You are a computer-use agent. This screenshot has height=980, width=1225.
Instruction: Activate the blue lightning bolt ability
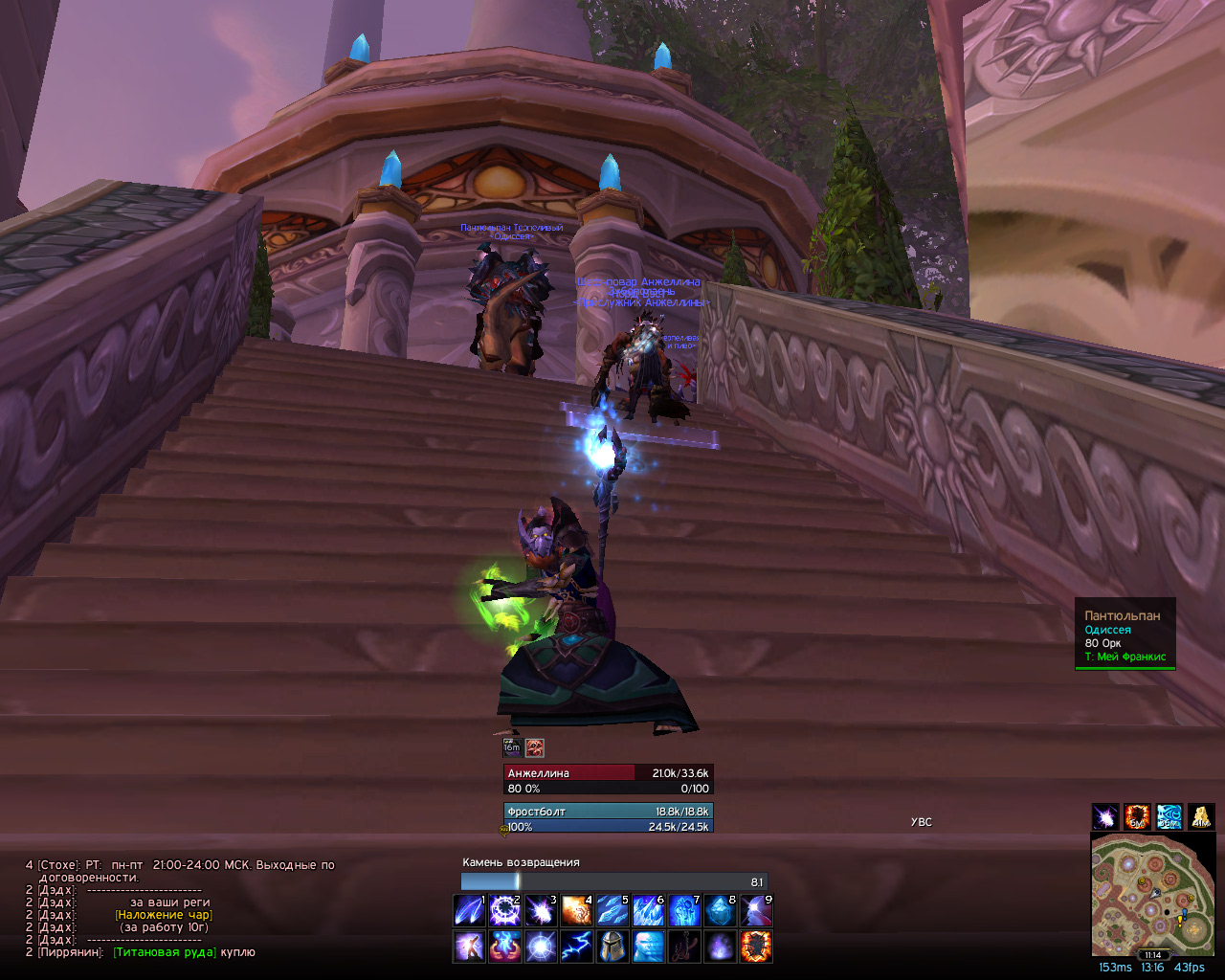point(576,947)
